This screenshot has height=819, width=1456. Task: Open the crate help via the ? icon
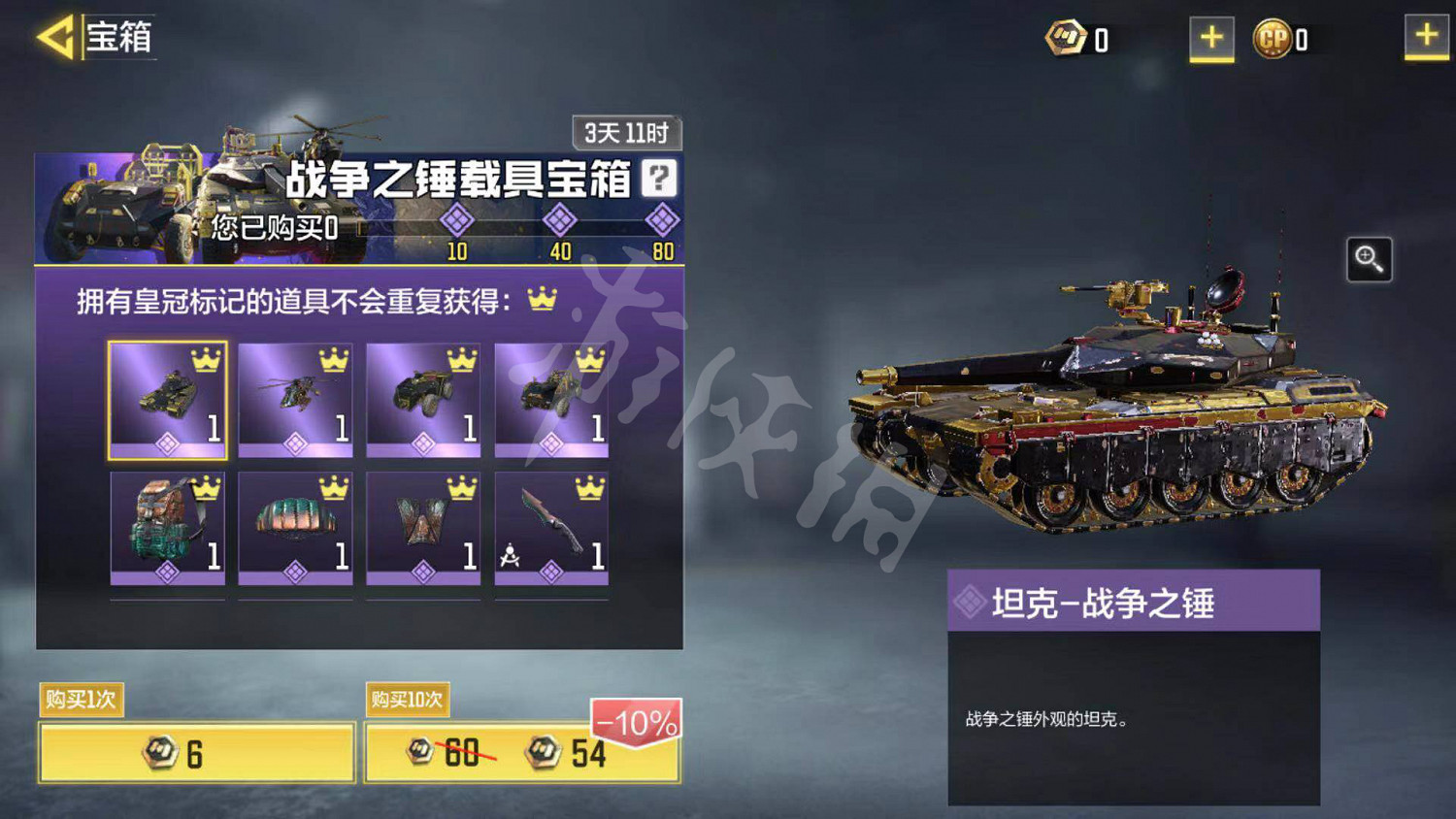point(656,180)
